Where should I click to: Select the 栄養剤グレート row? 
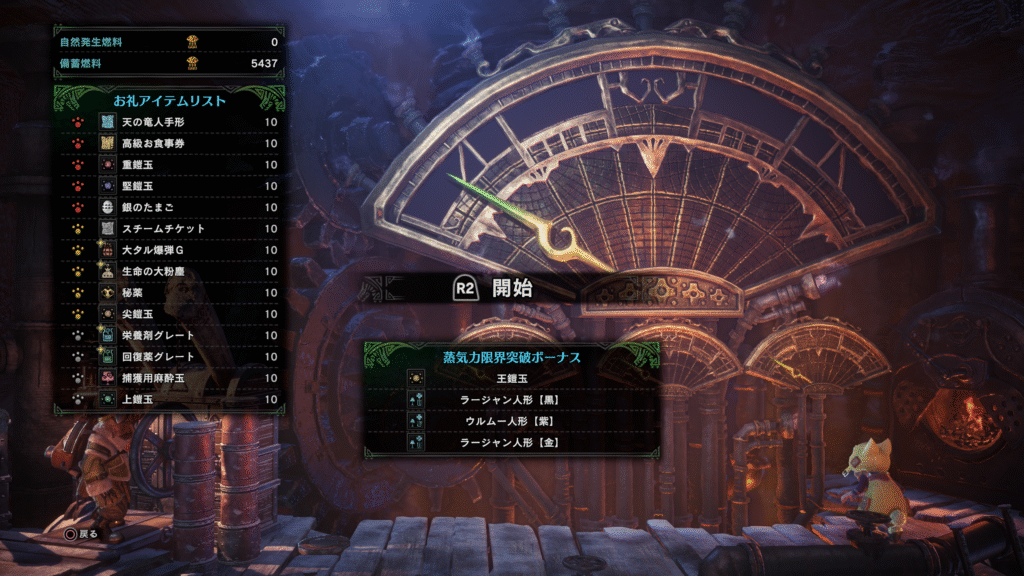(168, 335)
